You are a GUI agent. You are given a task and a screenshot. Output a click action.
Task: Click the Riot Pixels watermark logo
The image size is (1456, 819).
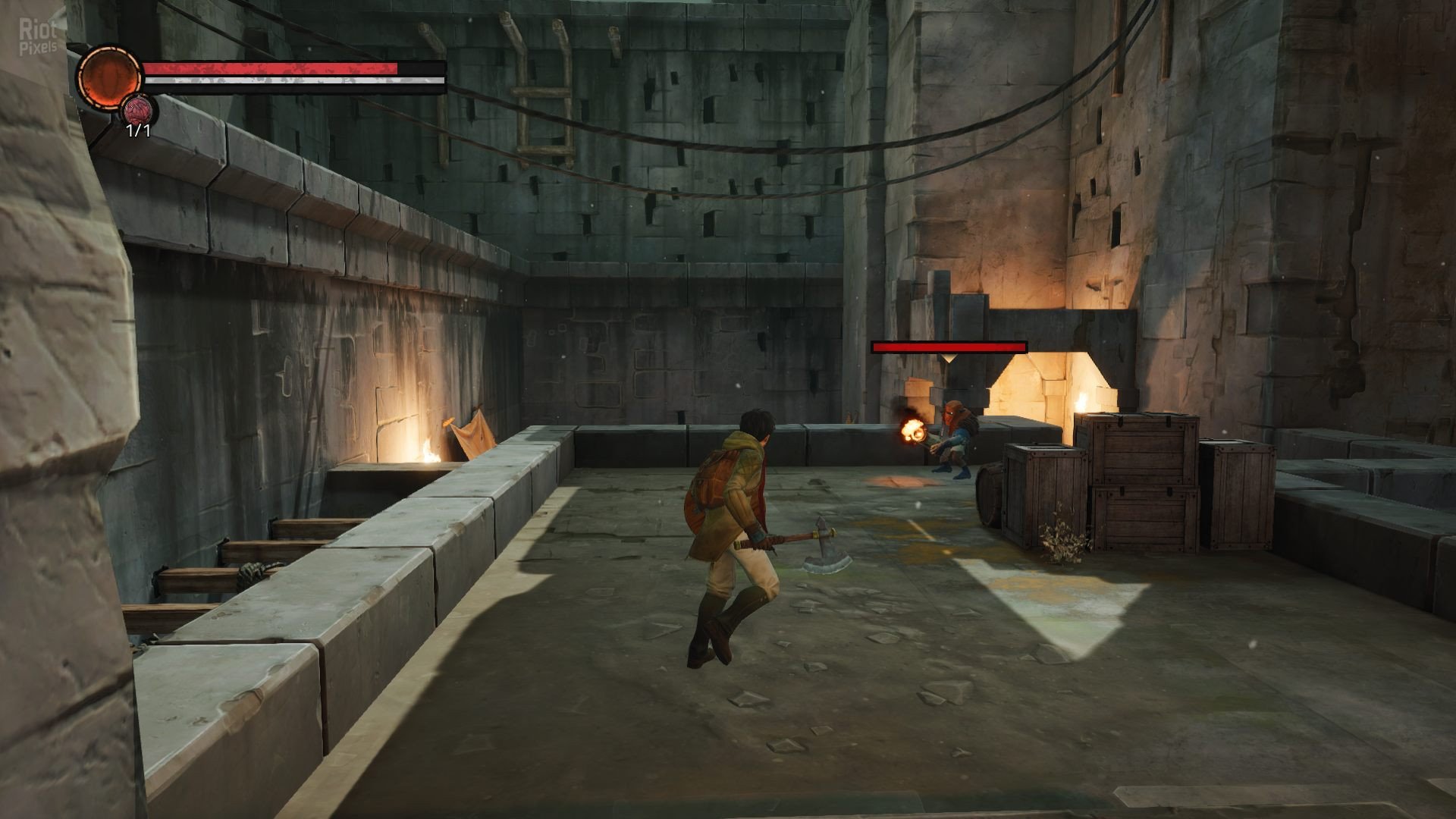click(38, 36)
